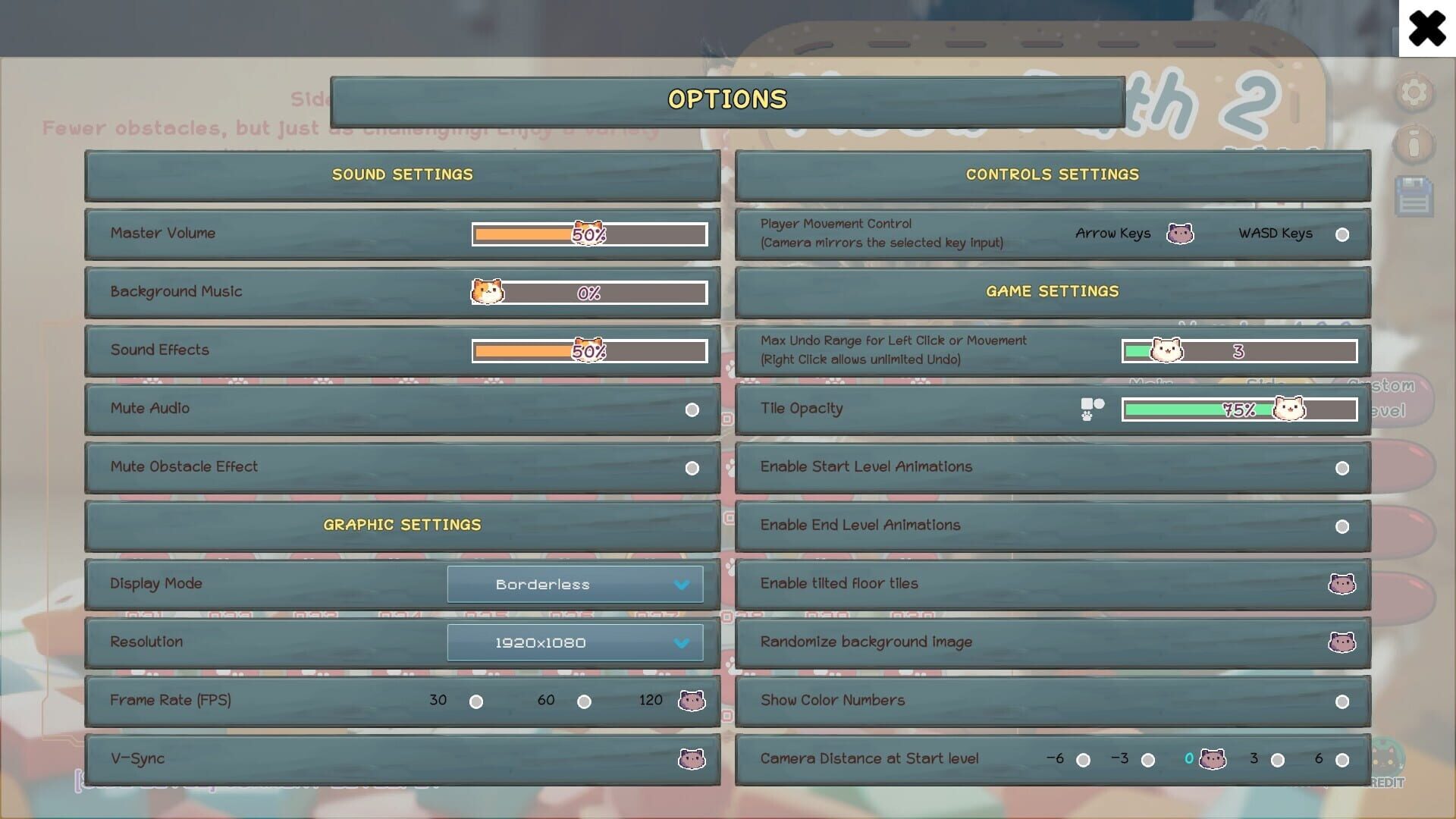Select 30 FPS frame rate option
This screenshot has height=819, width=1456.
point(477,701)
